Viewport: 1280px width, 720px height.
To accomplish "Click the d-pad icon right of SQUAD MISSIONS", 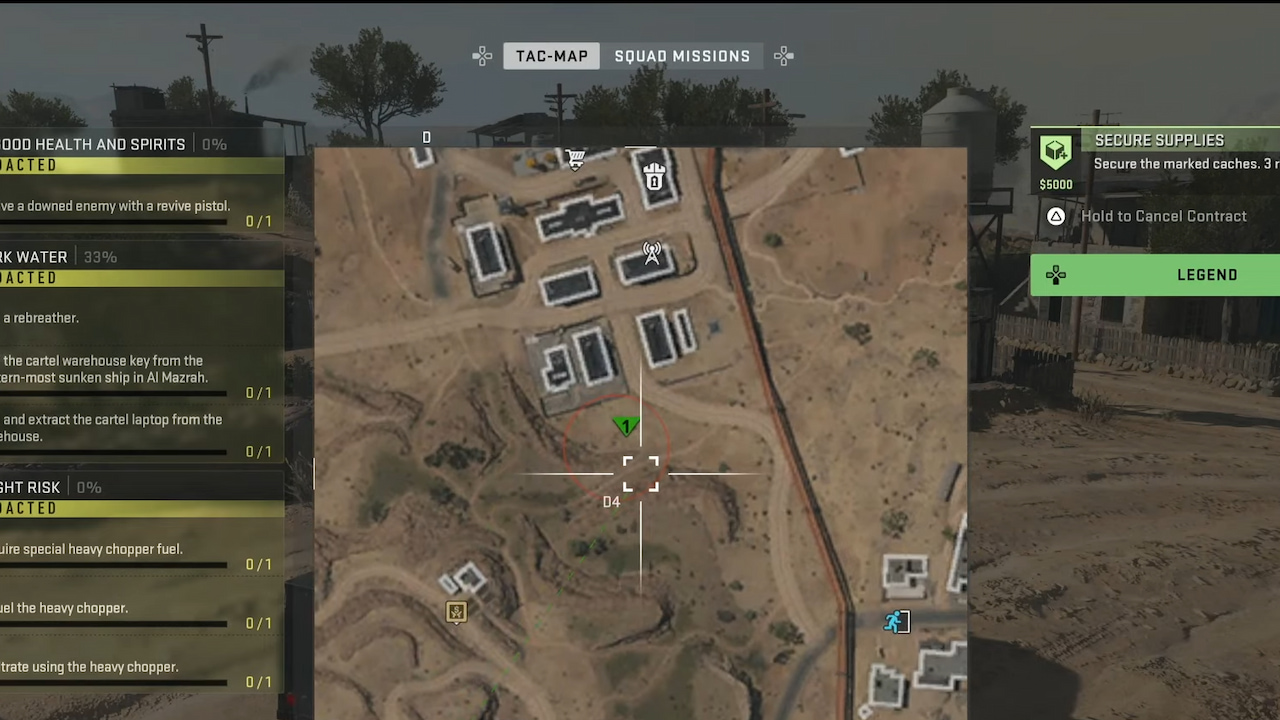I will [783, 56].
